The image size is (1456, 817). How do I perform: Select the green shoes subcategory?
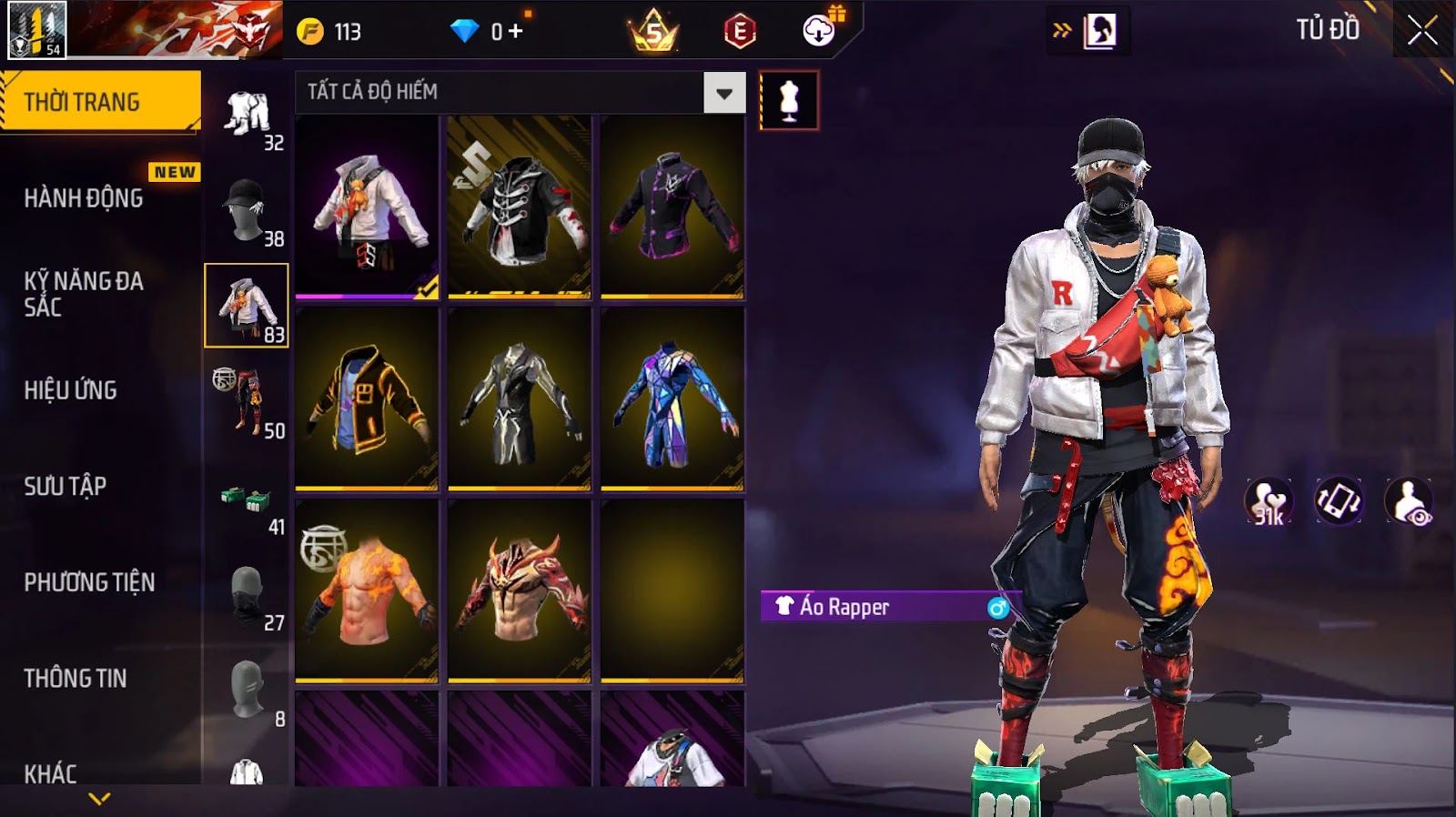(247, 499)
